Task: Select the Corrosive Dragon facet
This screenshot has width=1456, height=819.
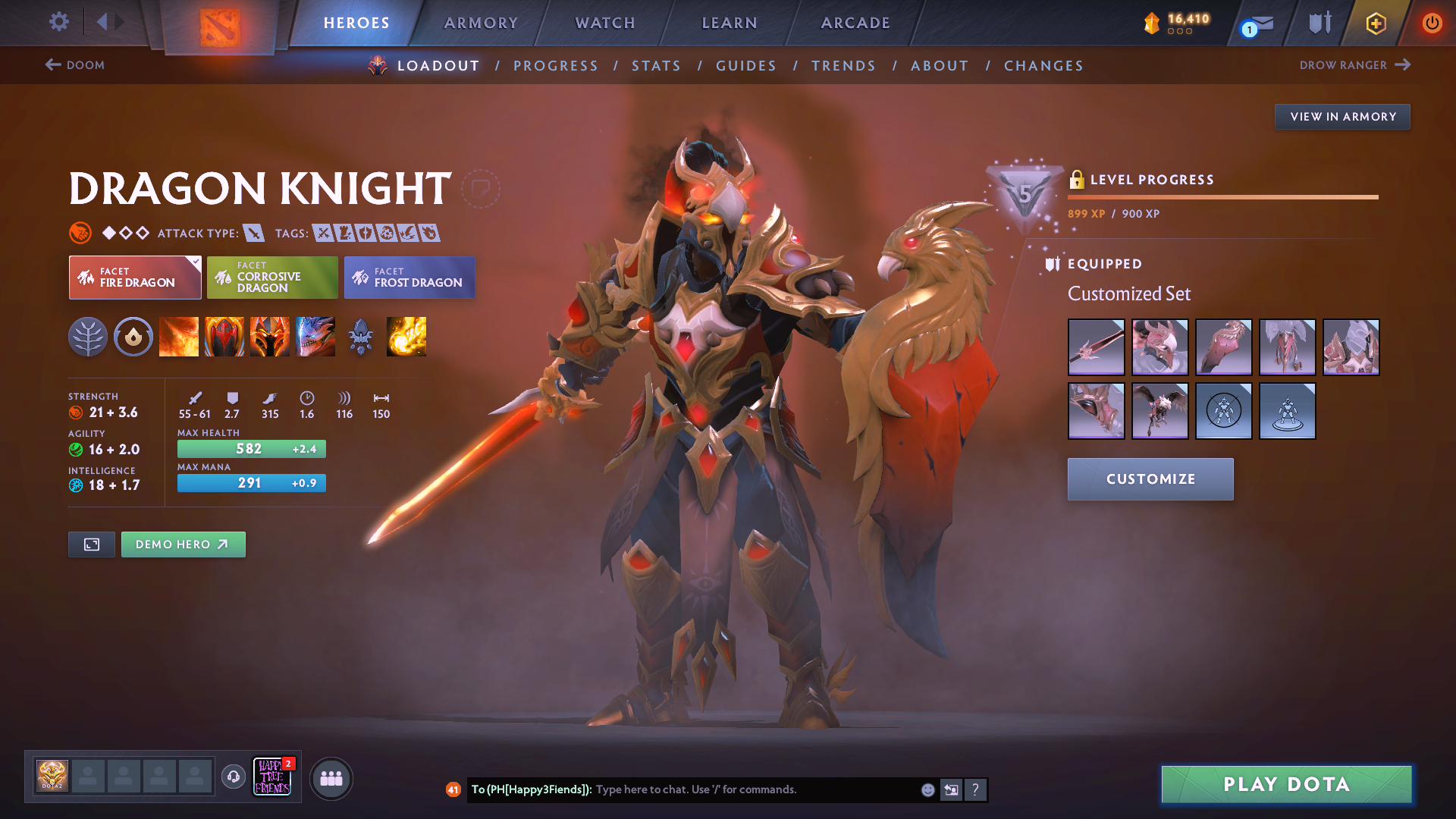Action: [271, 278]
